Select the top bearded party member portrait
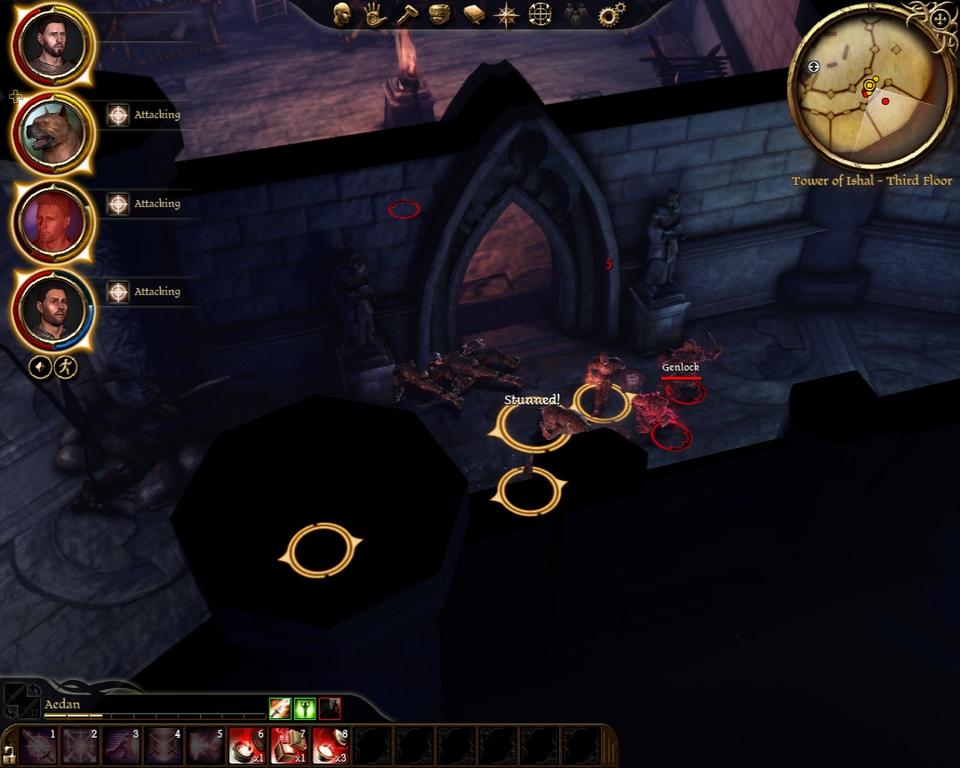The height and width of the screenshot is (768, 960). click(54, 44)
